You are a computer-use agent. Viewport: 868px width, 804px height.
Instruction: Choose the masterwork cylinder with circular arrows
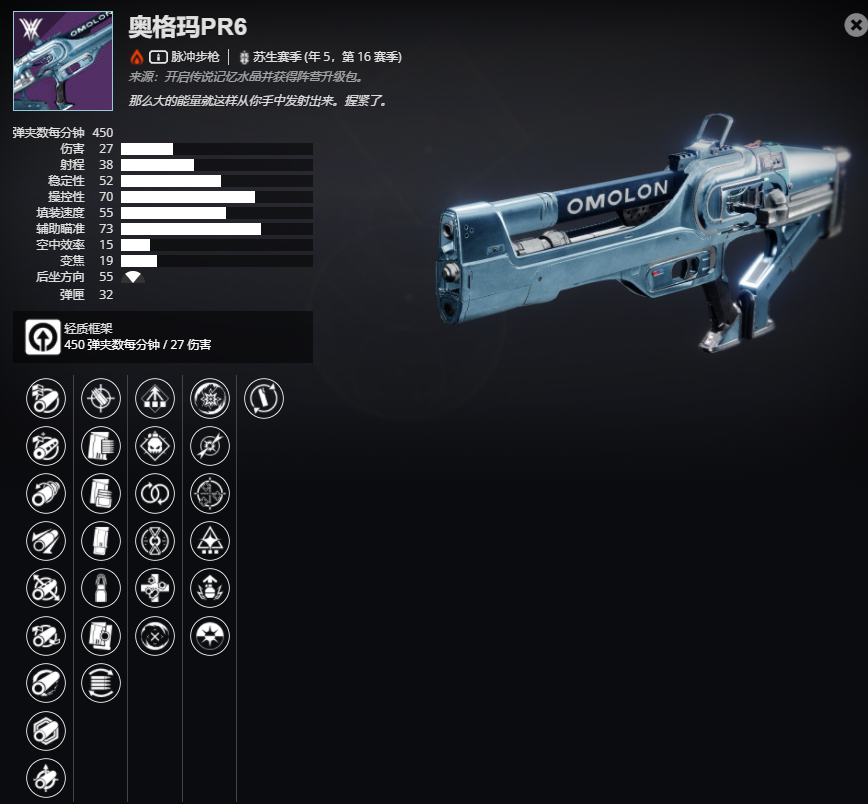pyautogui.click(x=264, y=397)
